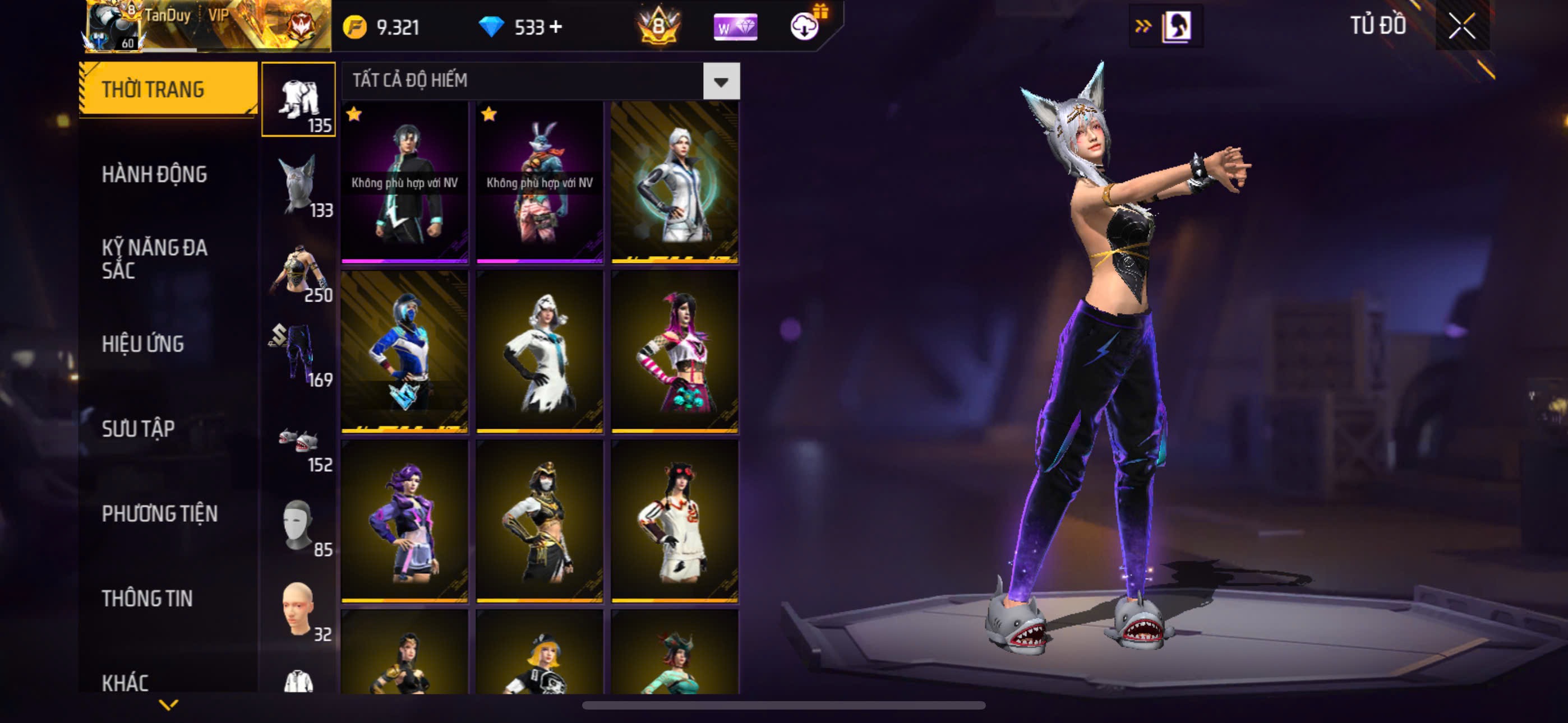Equip the blue masked hoodie outfit
Screen dimensions: 1568x723
pyautogui.click(x=405, y=351)
